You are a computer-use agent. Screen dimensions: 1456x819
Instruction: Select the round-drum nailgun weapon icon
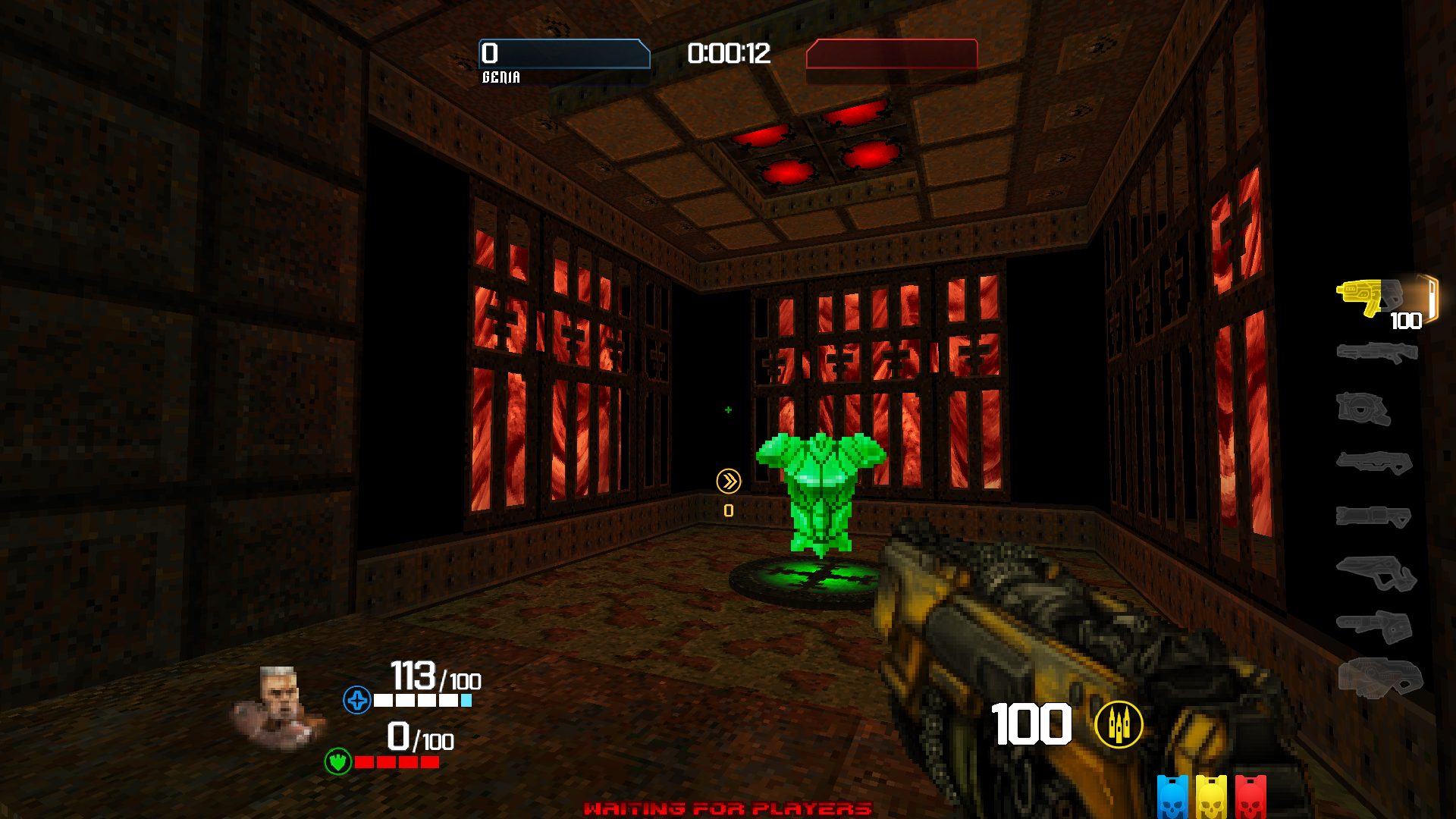click(x=1363, y=409)
